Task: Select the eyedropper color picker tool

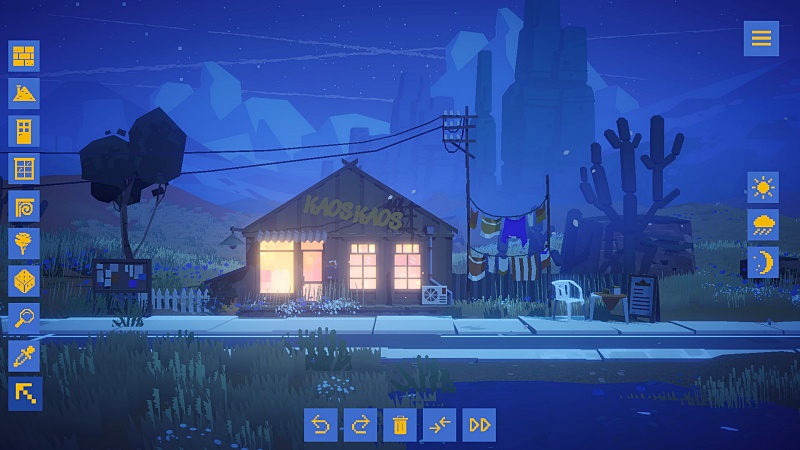Action: (x=24, y=356)
